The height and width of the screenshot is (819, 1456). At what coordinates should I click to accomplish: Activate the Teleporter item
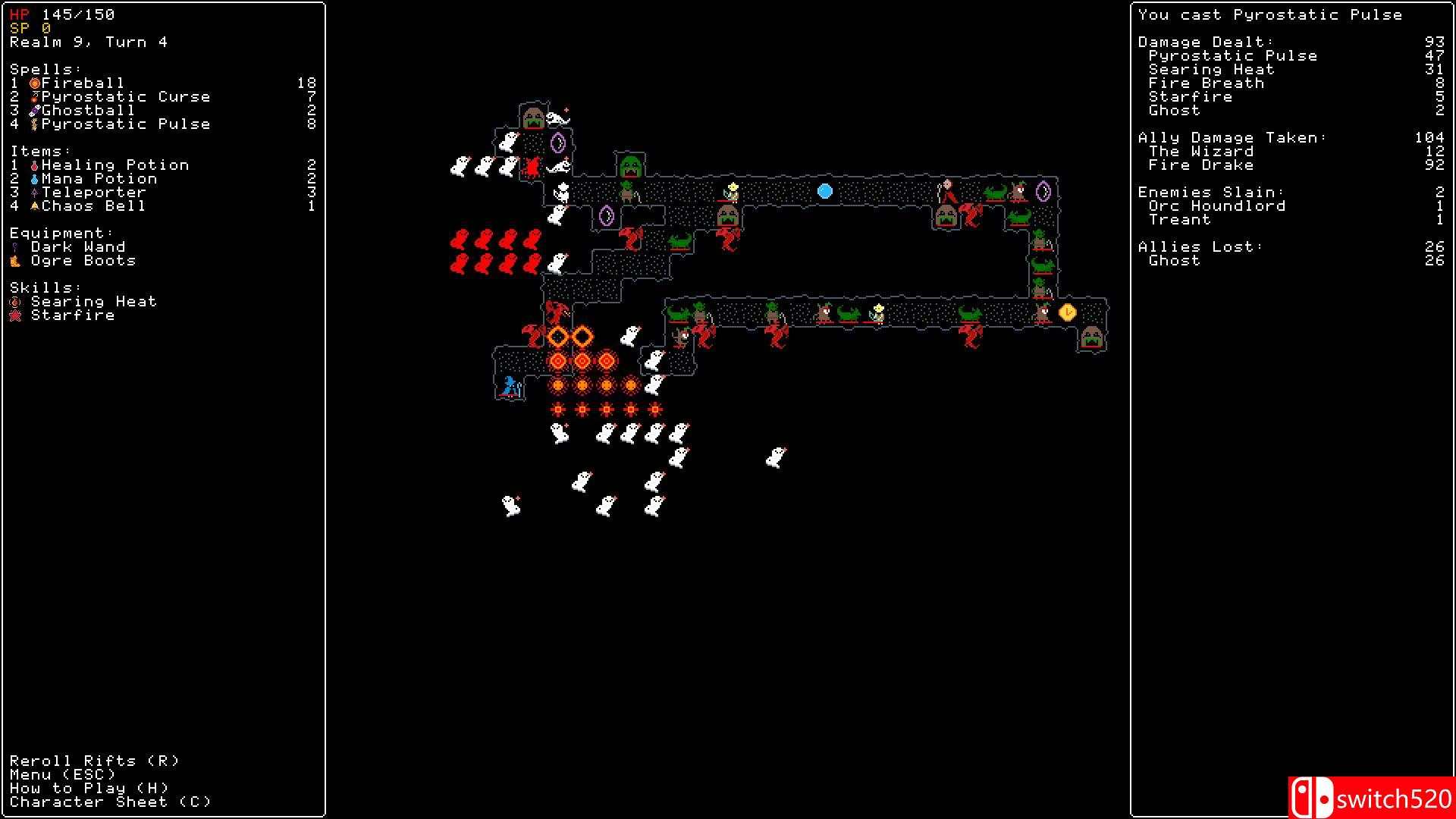click(95, 192)
